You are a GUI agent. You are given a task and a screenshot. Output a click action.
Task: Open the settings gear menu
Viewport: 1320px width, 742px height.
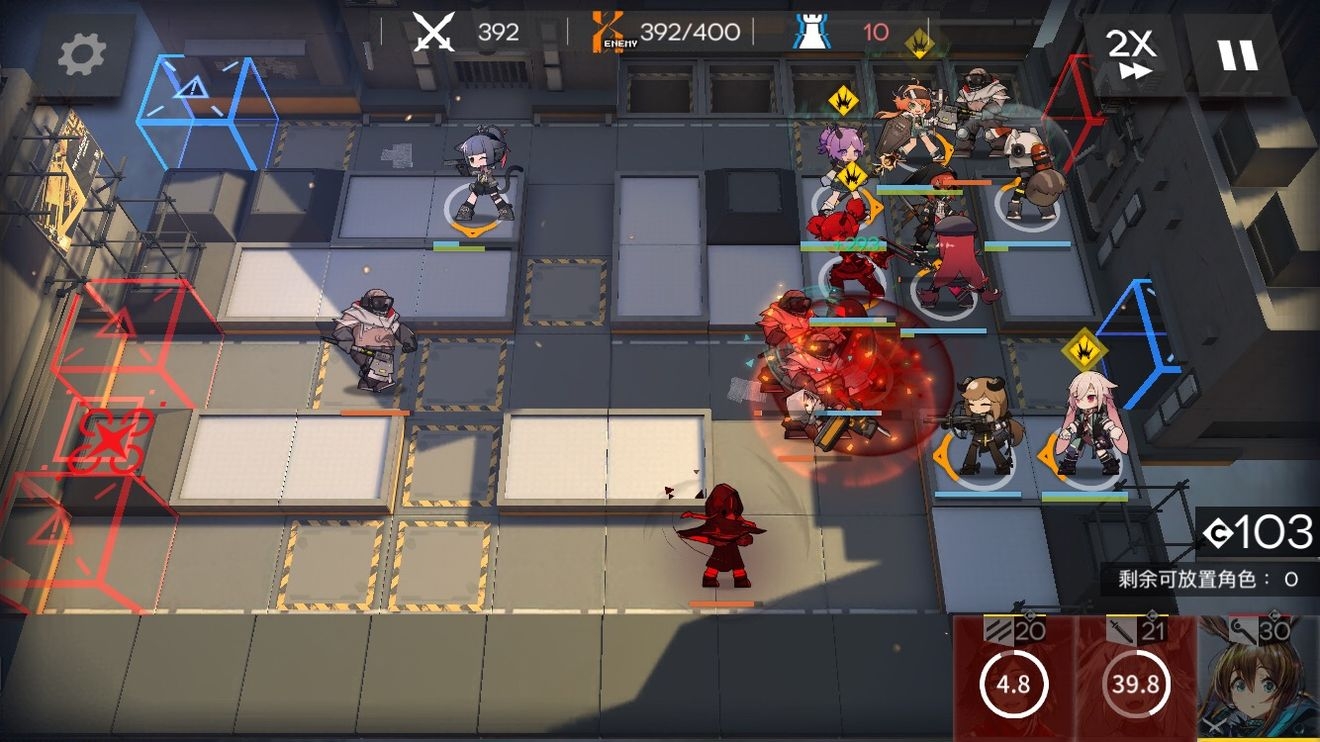pyautogui.click(x=82, y=55)
